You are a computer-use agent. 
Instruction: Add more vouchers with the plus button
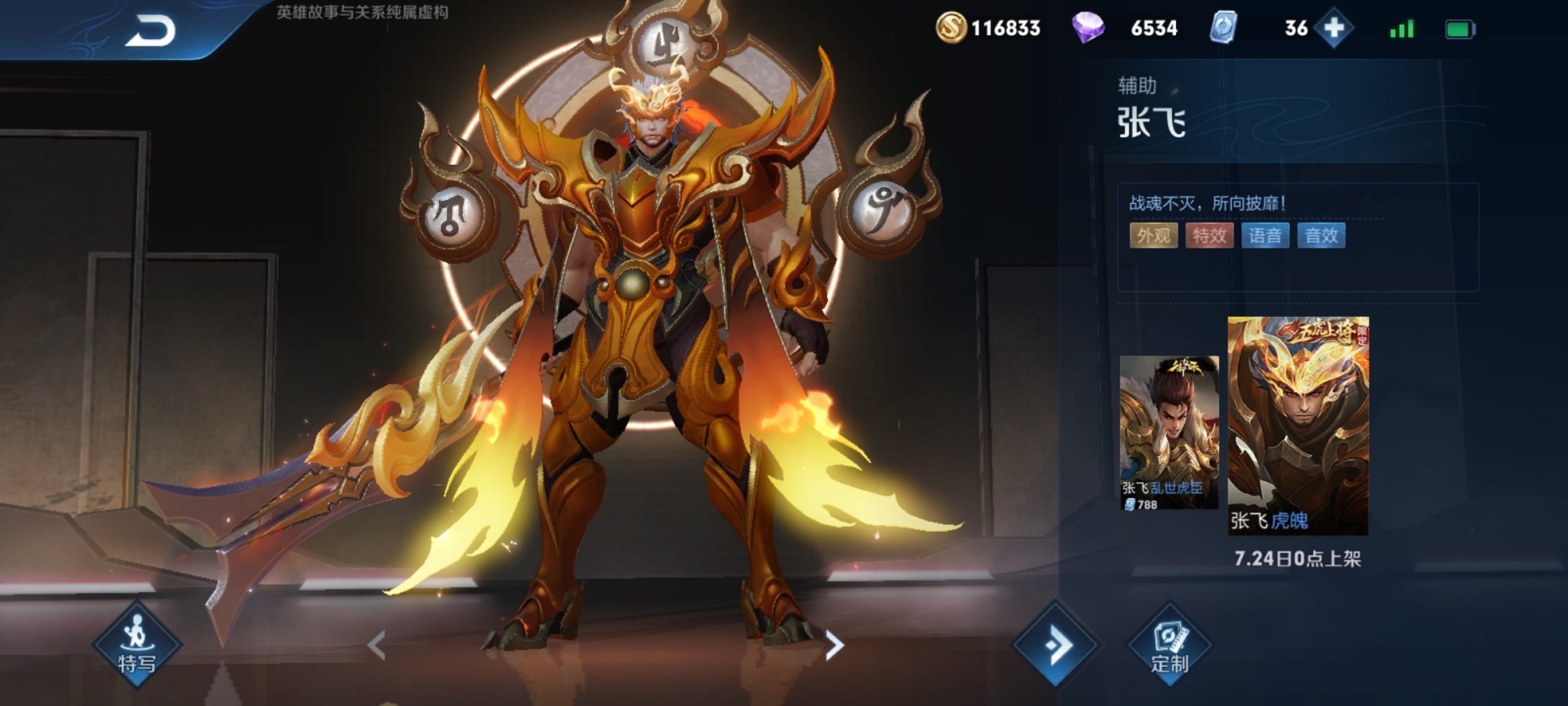(1334, 28)
